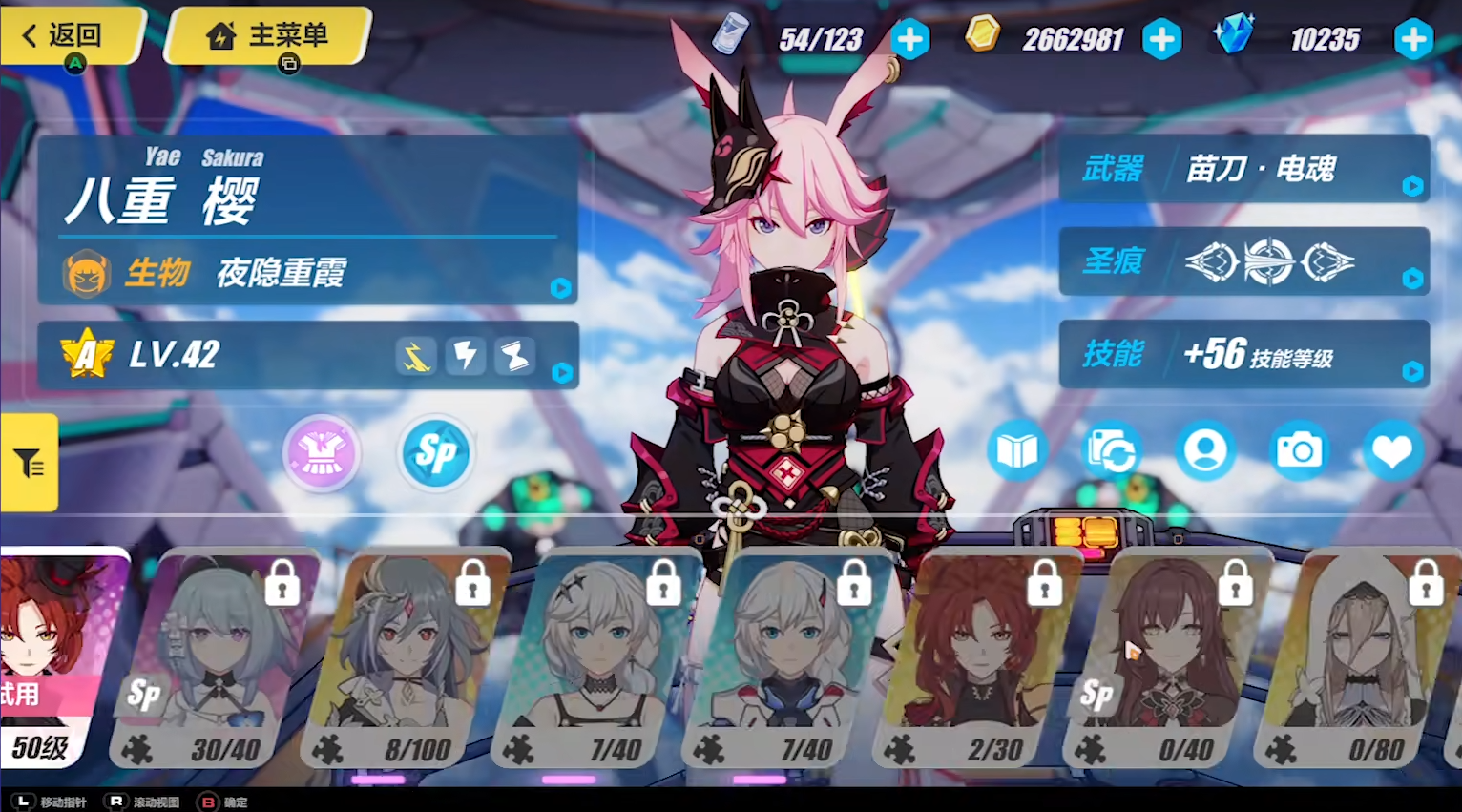
Task: Open 夜隐重霞 biotype info arrow
Action: pyautogui.click(x=561, y=288)
